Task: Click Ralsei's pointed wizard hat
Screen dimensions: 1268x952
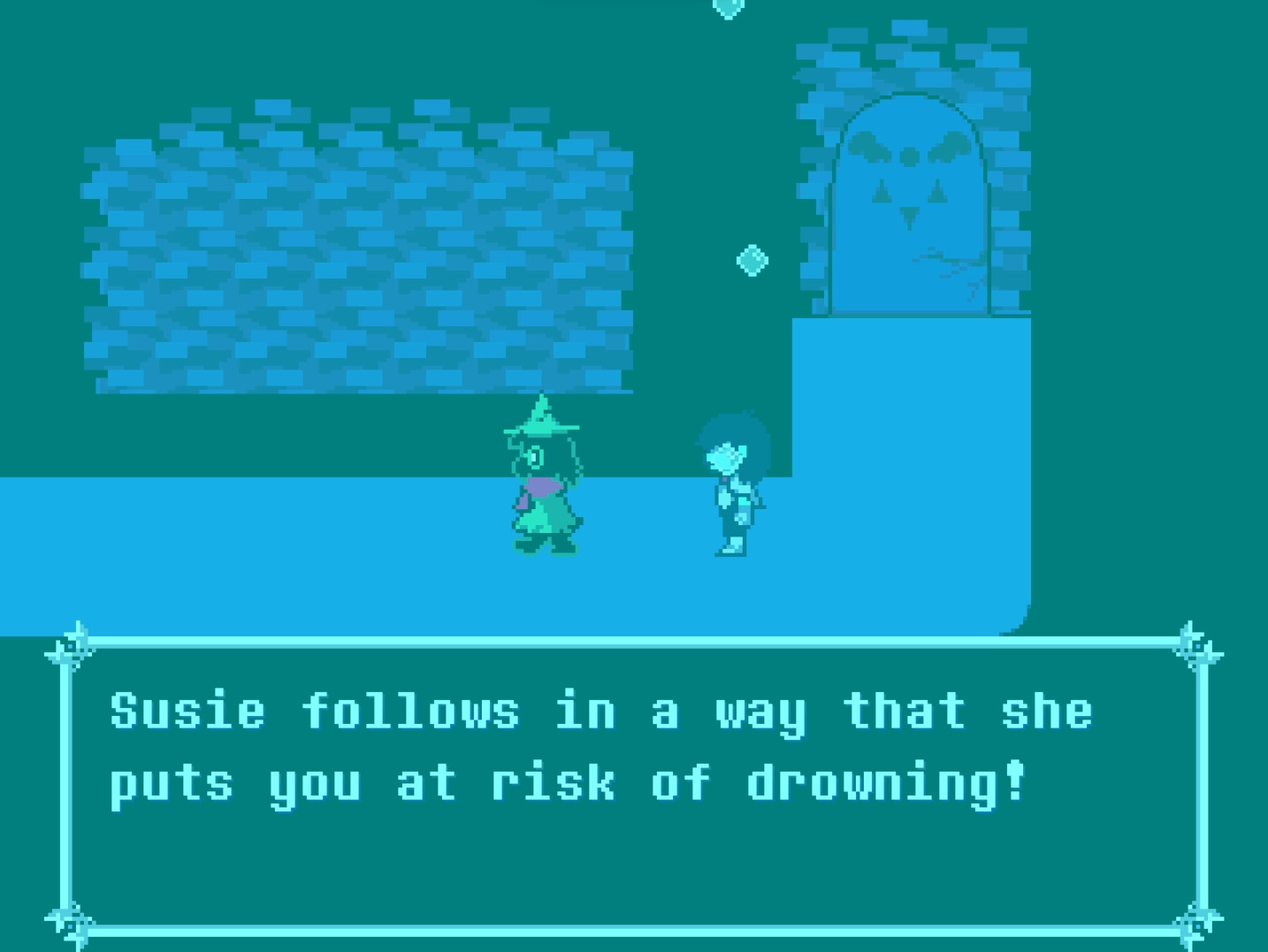Action: pyautogui.click(x=541, y=422)
